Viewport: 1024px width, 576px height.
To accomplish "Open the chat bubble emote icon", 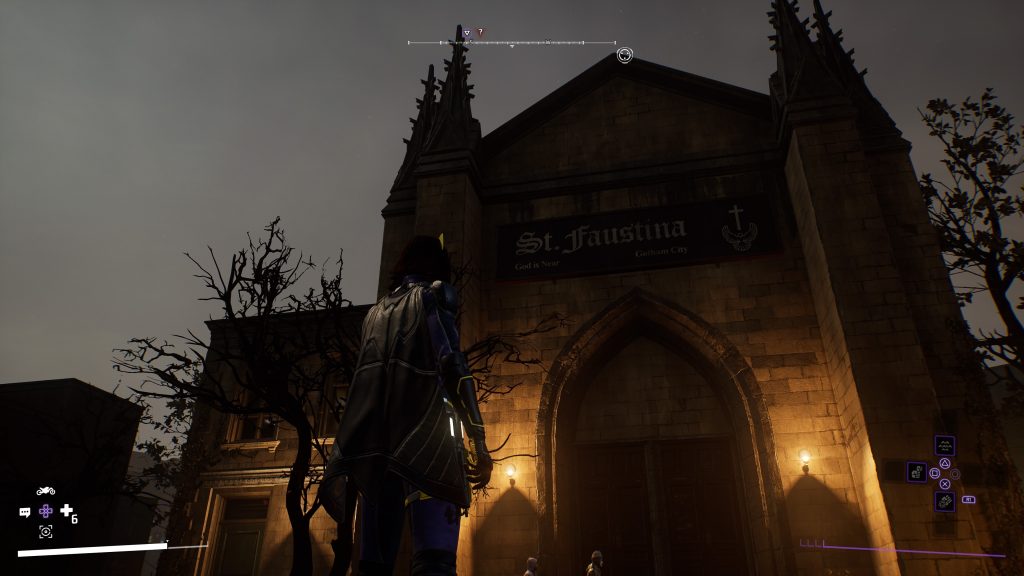I will pos(25,512).
